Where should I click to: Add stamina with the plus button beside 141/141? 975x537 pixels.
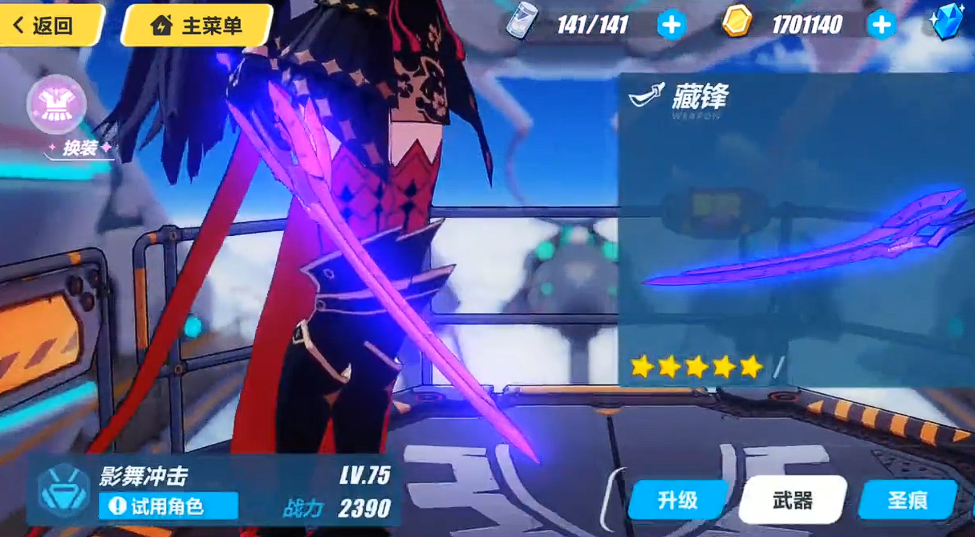click(x=671, y=25)
